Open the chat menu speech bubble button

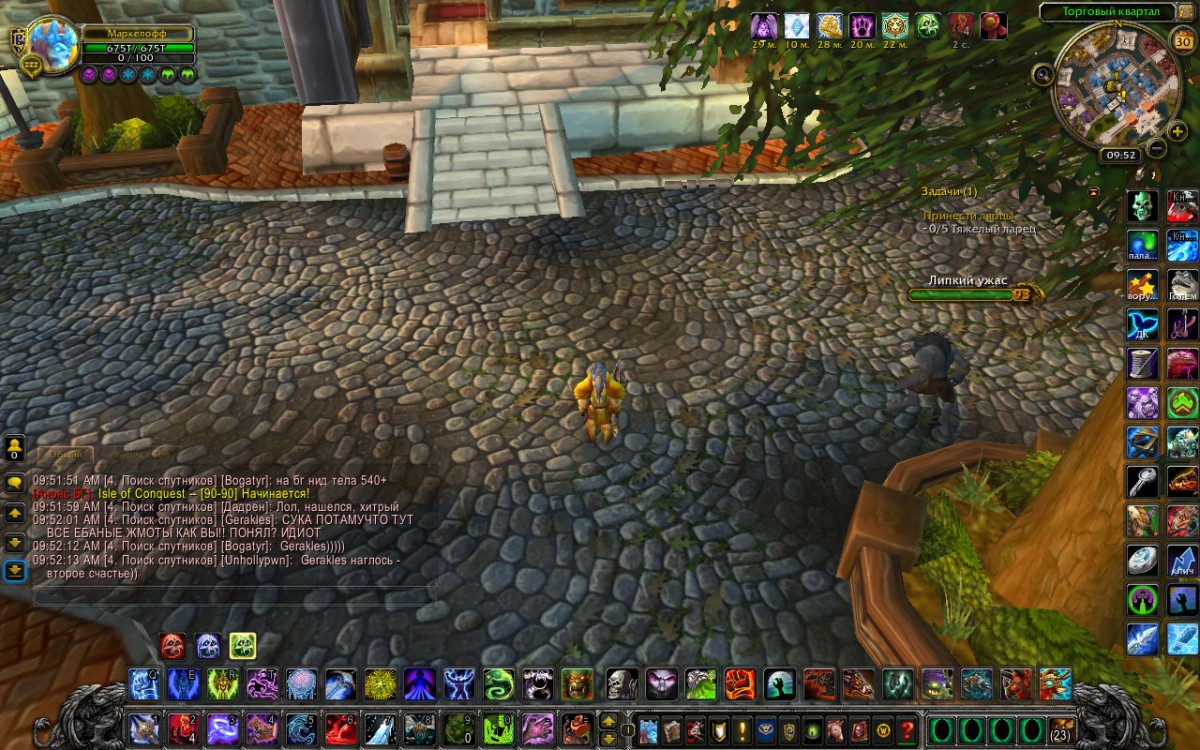tap(15, 482)
